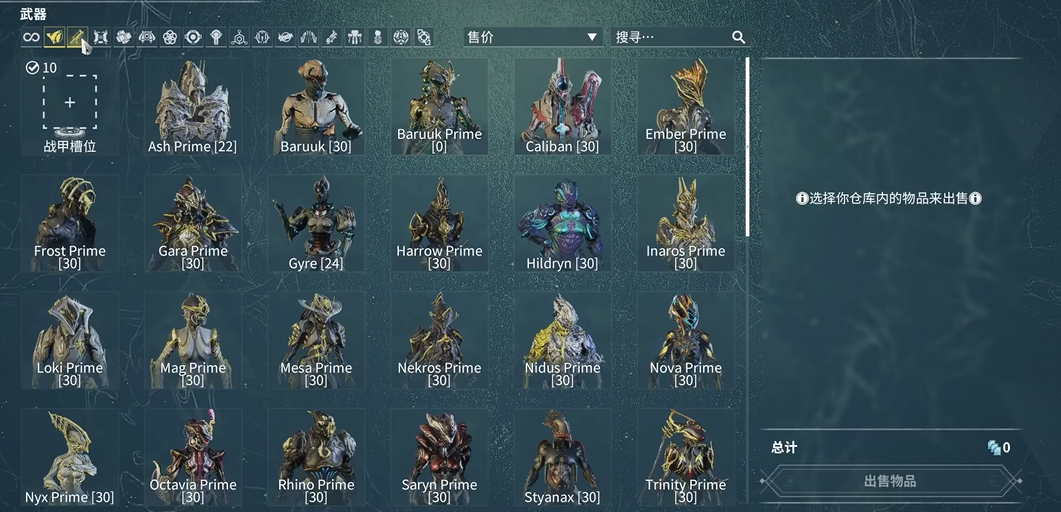Choose the Styanax [30] tile
The width and height of the screenshot is (1061, 512).
562,457
